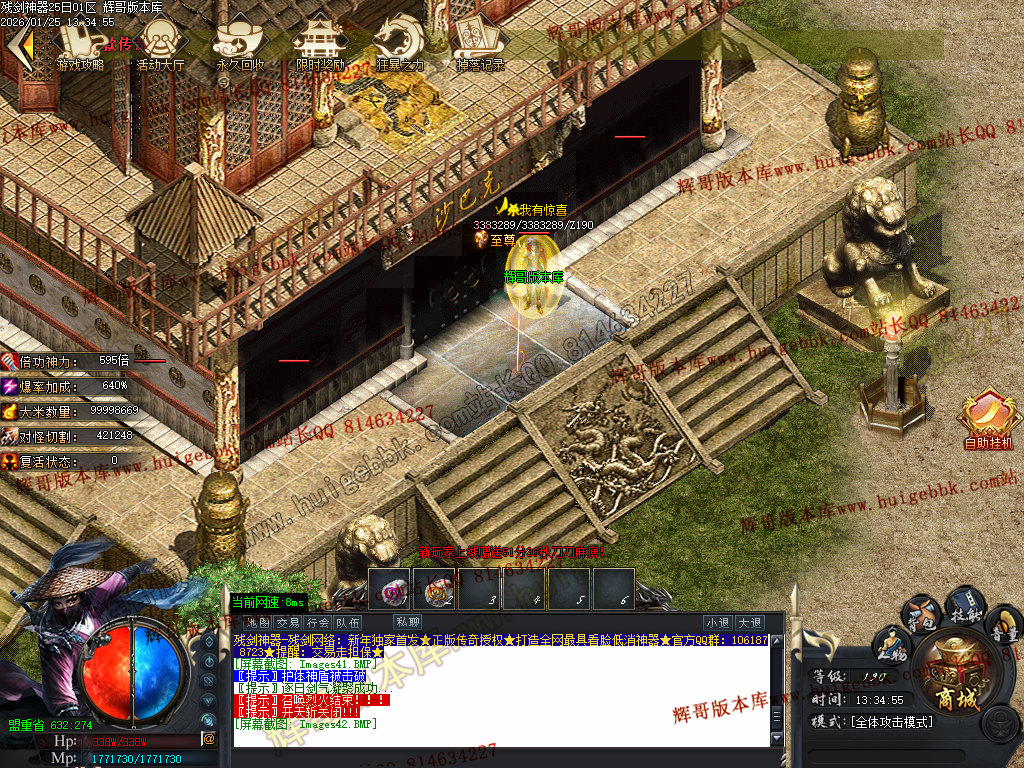Toggle the 自助挂机 auto-battle button

pyautogui.click(x=988, y=420)
